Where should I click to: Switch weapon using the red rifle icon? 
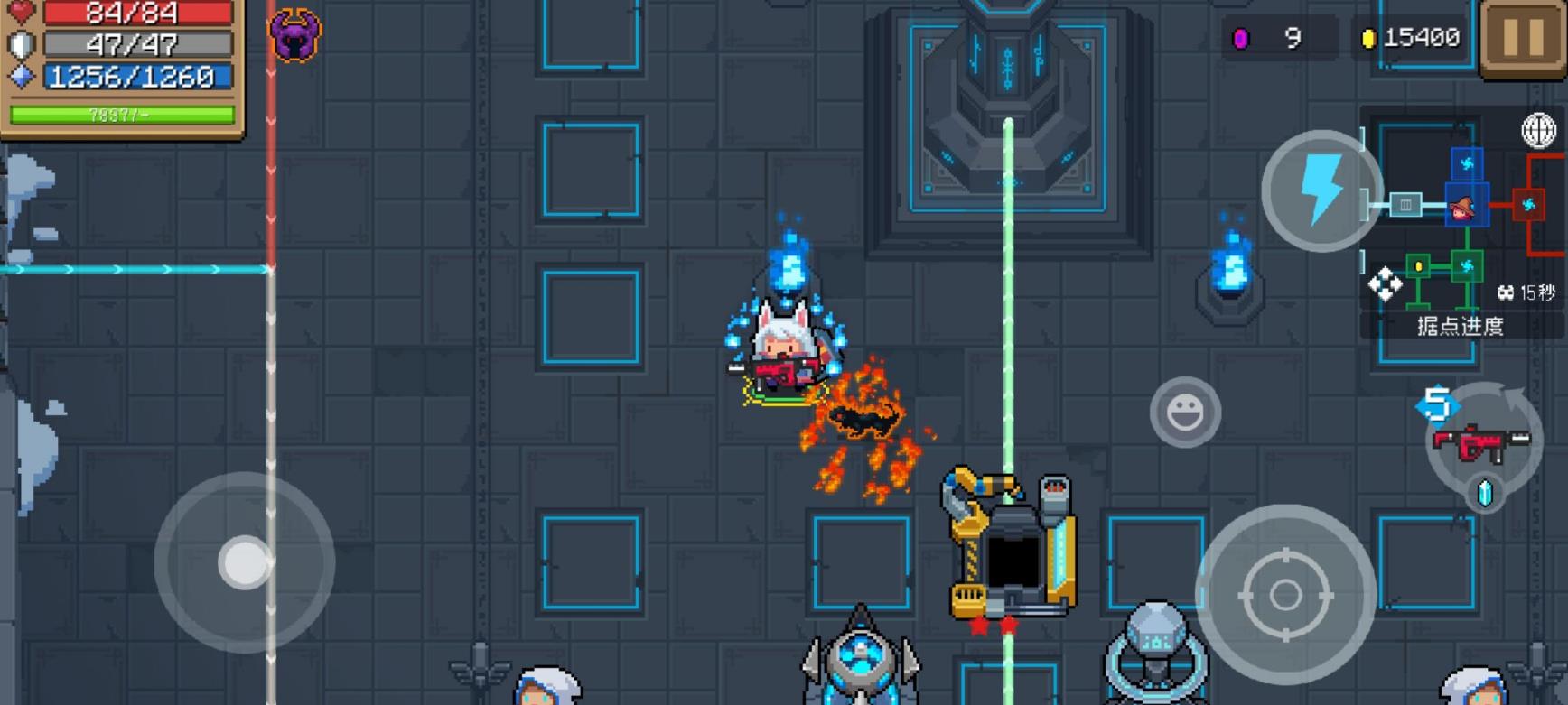coord(1482,443)
